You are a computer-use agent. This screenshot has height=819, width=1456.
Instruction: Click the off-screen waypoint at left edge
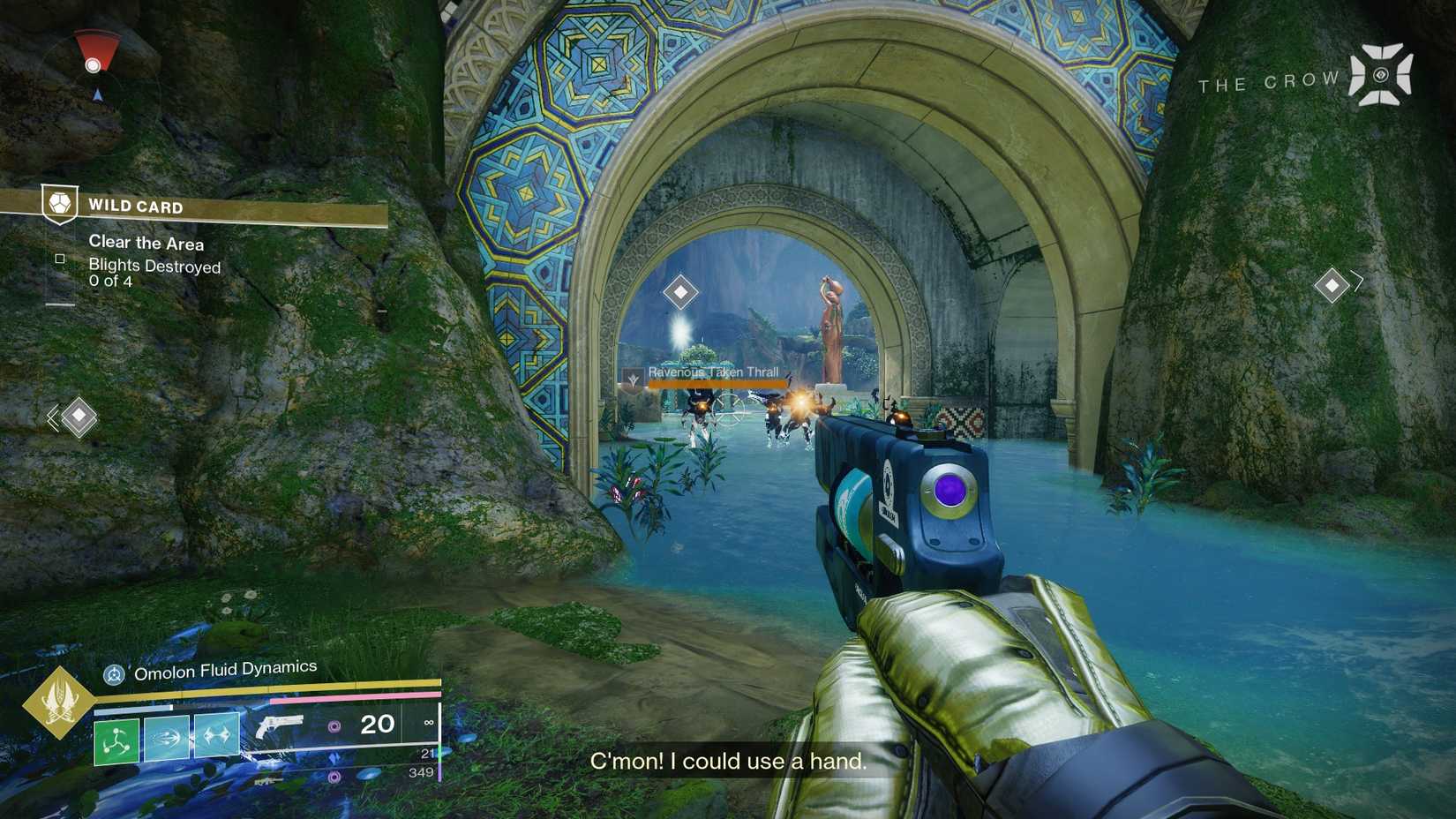[78, 416]
